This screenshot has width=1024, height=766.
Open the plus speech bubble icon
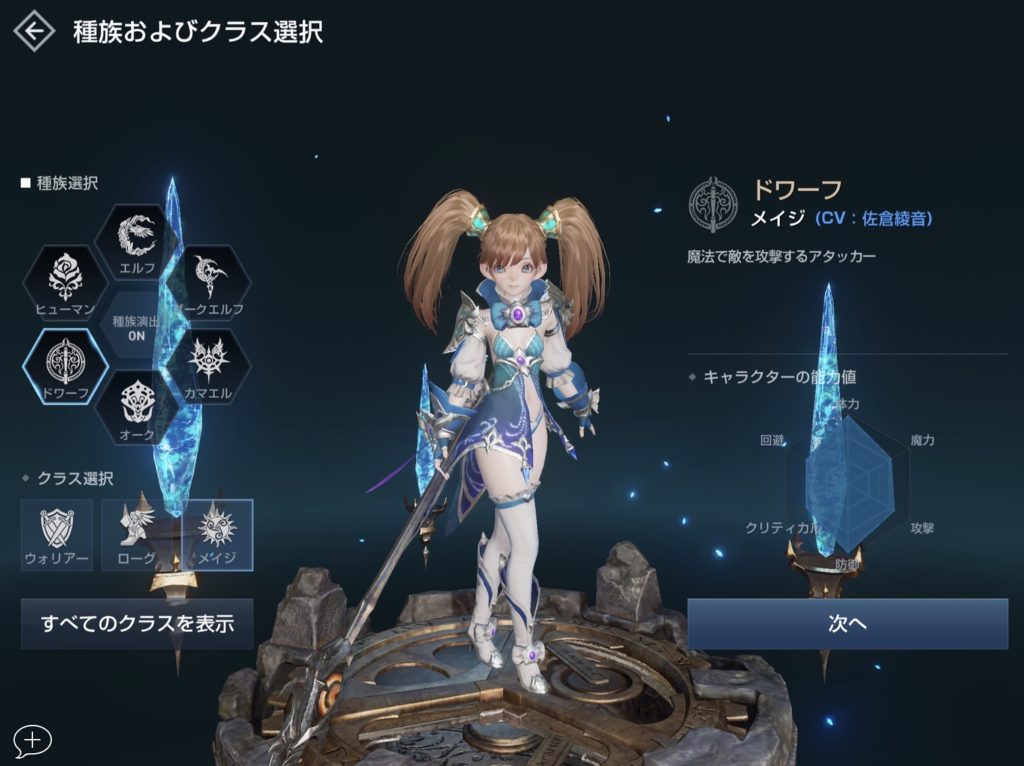tap(33, 740)
